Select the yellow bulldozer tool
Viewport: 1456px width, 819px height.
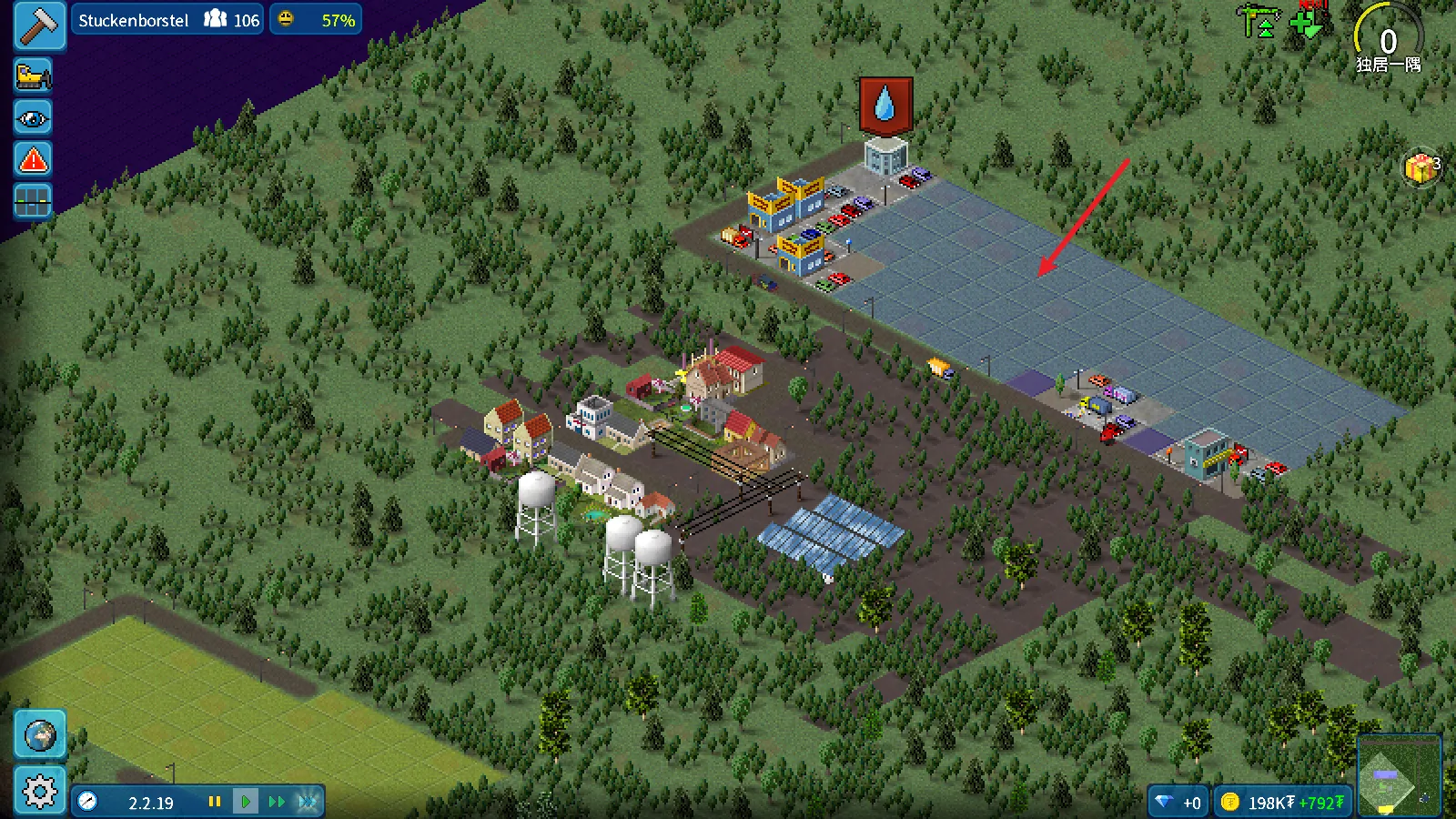coord(33,76)
